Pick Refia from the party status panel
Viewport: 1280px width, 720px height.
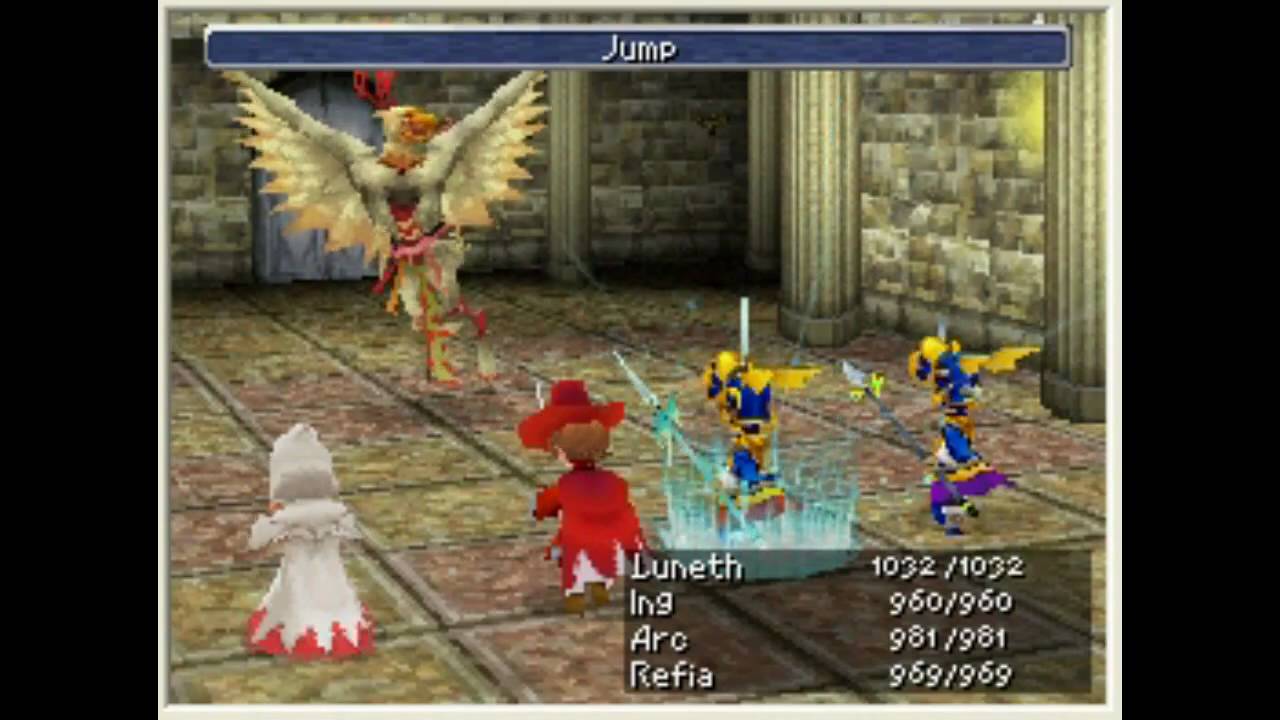tap(671, 675)
